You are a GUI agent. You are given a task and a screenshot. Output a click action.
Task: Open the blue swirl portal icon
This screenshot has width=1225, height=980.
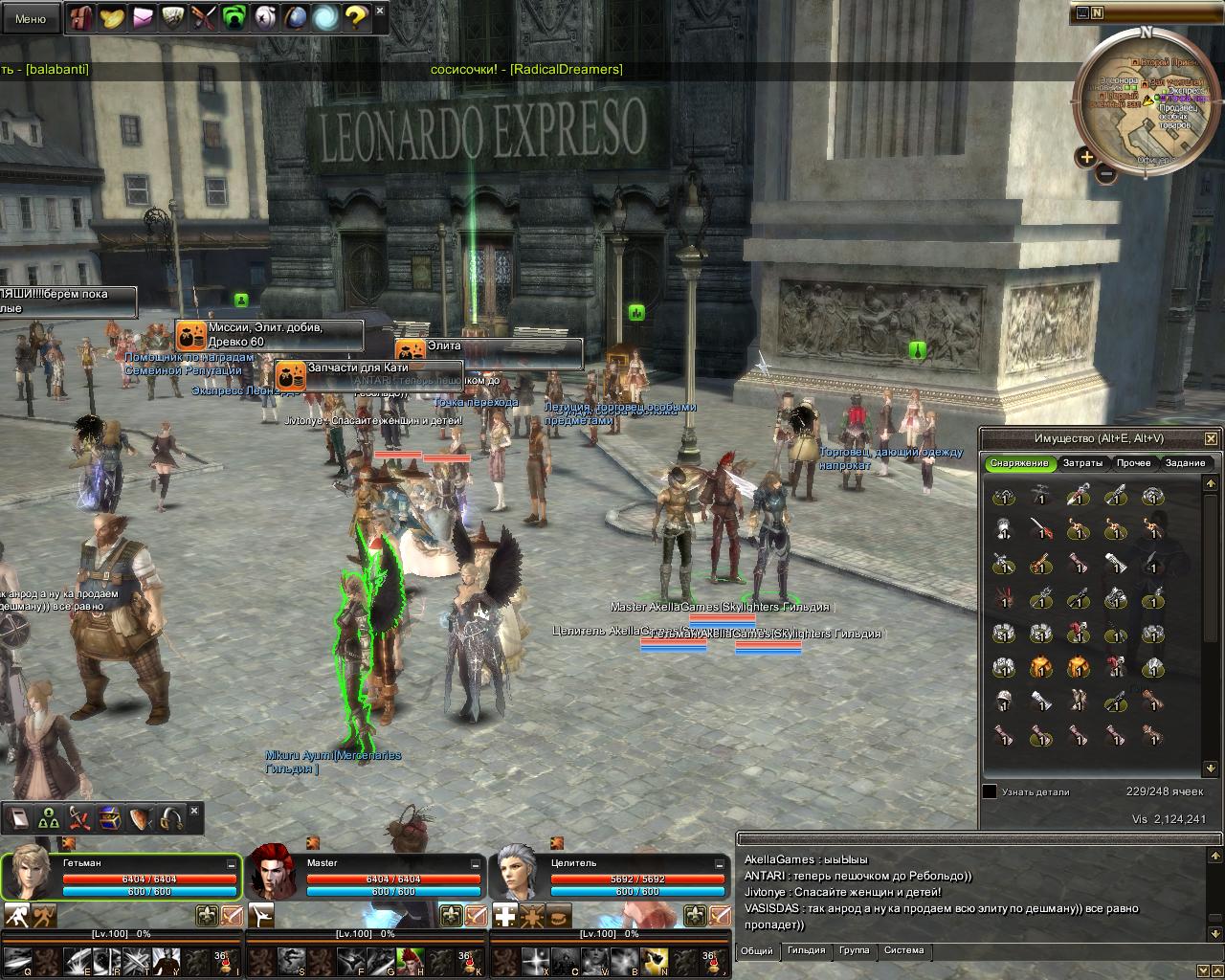click(x=325, y=17)
